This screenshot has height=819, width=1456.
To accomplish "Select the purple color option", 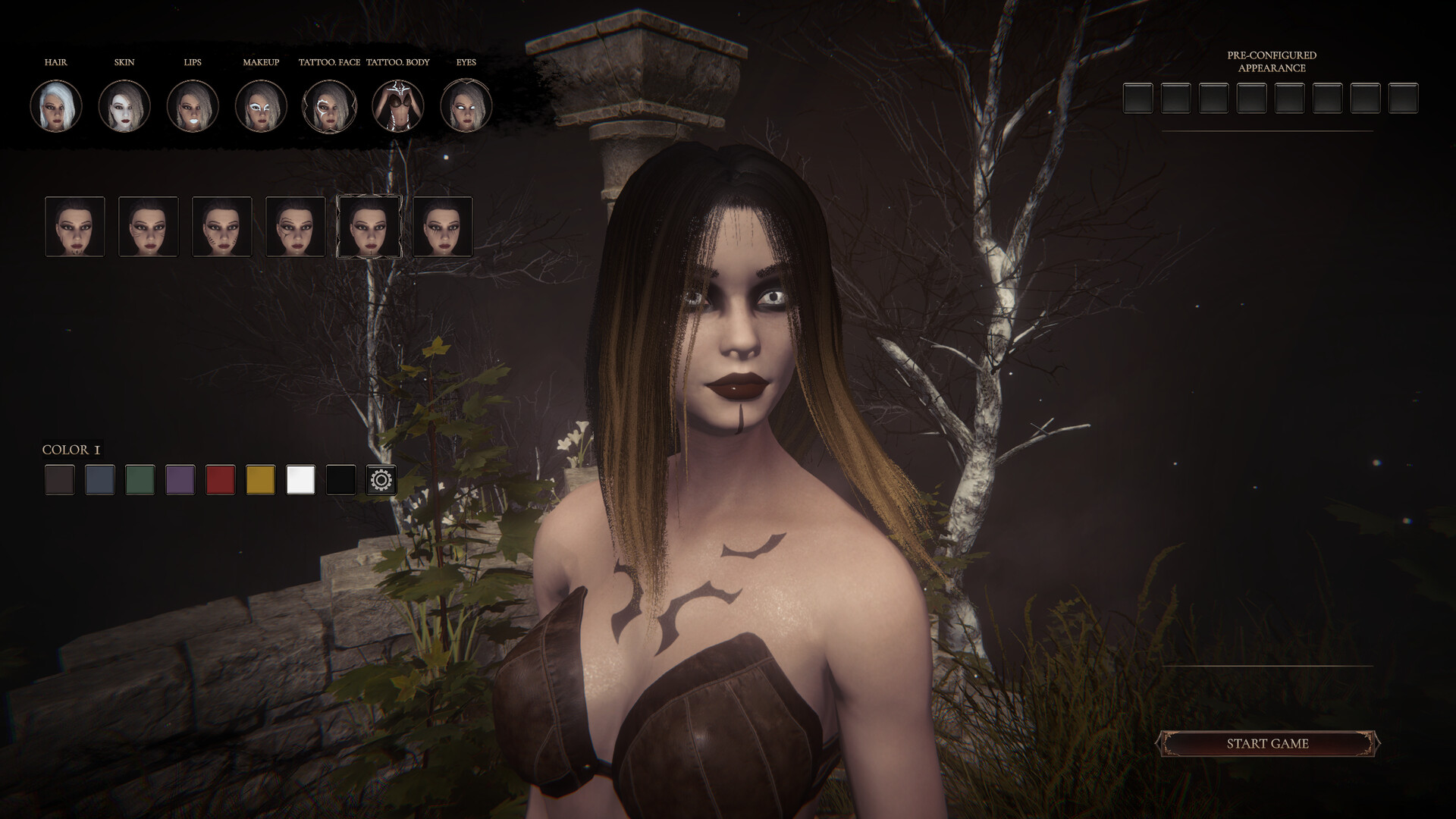I will 180,479.
